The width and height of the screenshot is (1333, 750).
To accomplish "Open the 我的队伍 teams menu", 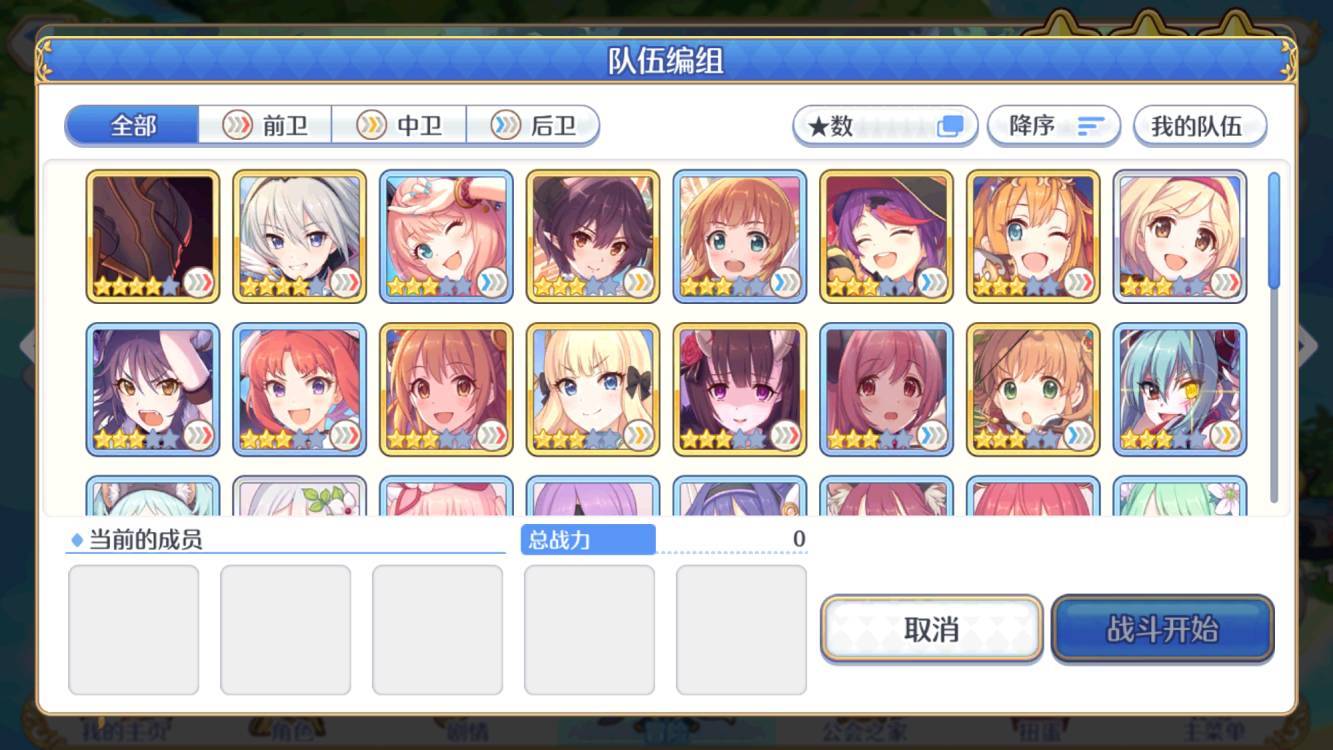I will click(1200, 125).
